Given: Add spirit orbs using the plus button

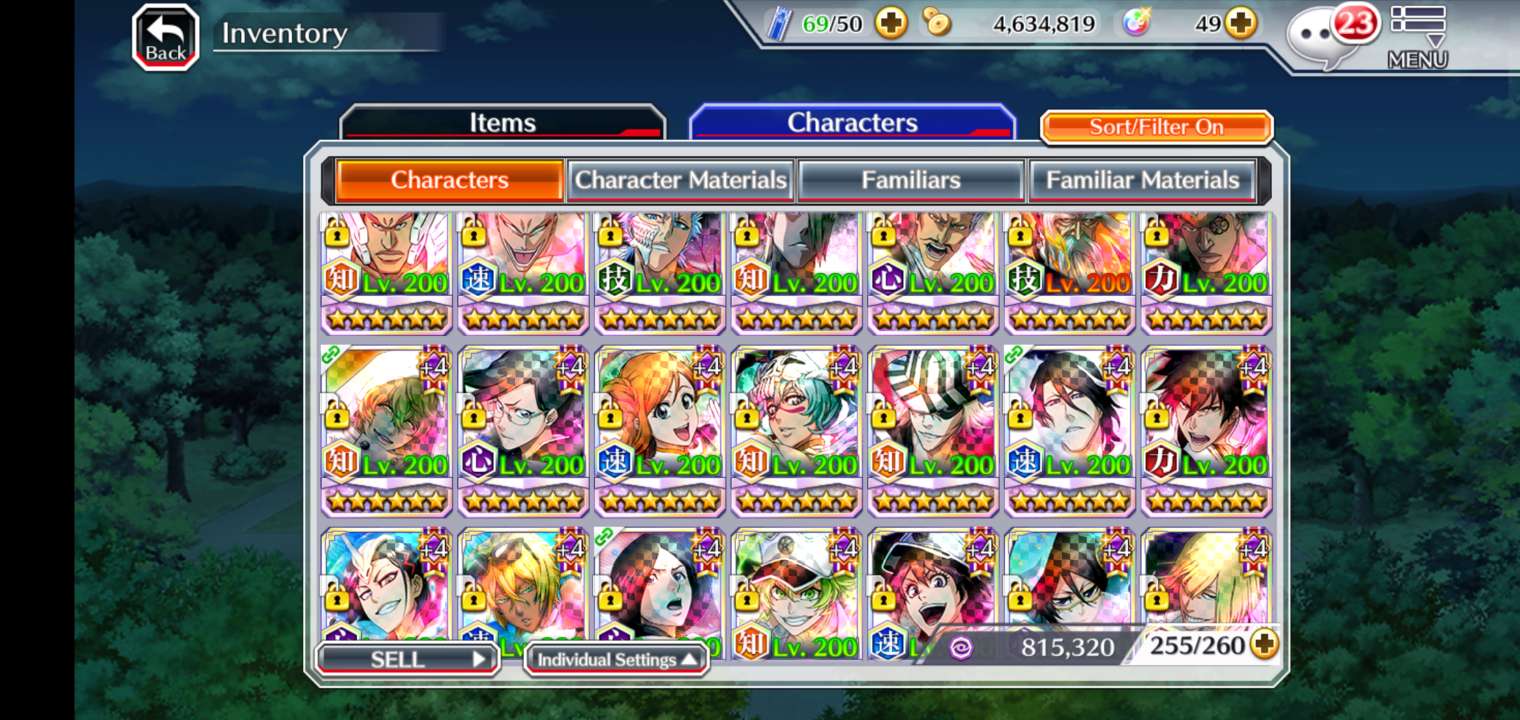Looking at the screenshot, I should tap(1241, 23).
